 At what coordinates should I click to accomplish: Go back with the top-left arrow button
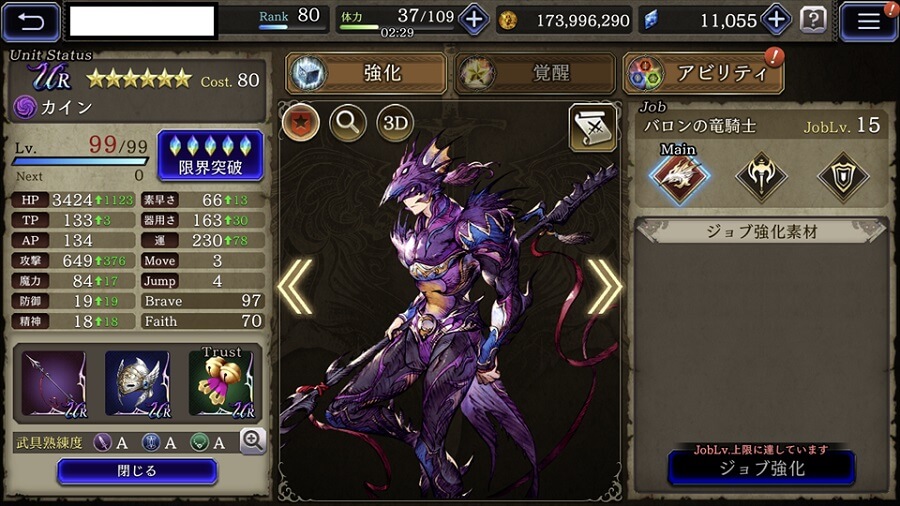pos(32,19)
